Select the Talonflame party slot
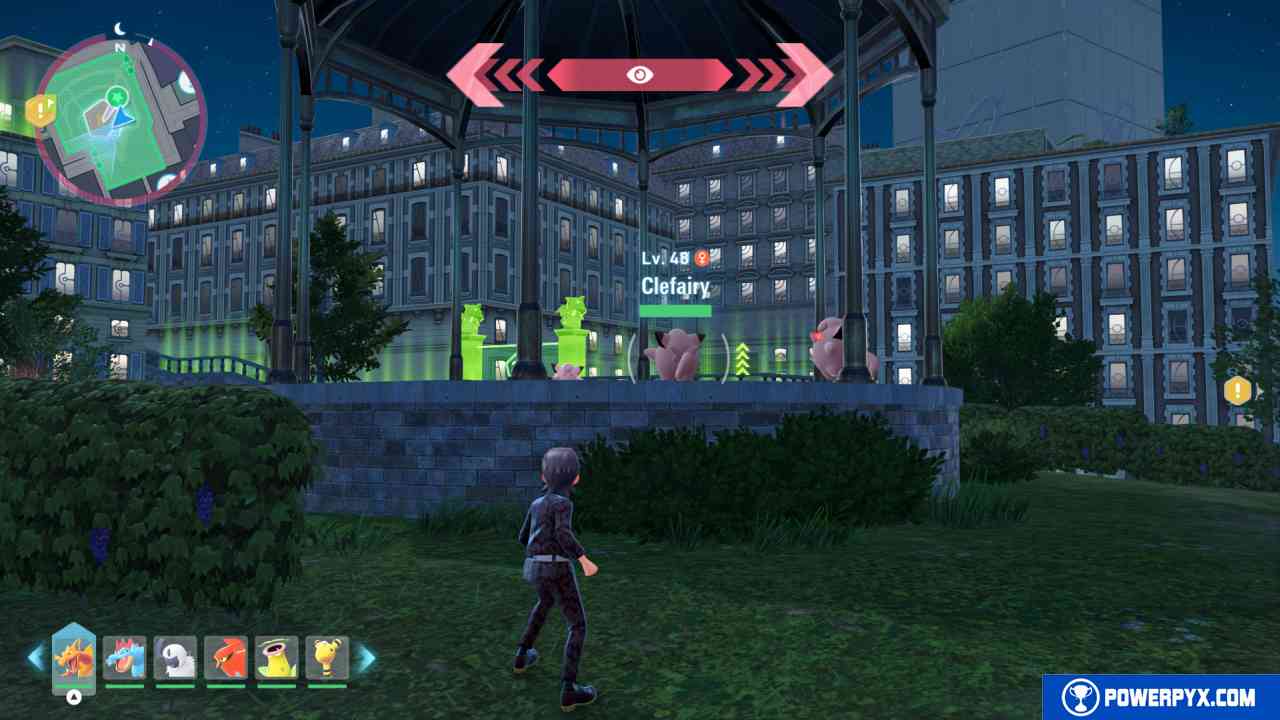The height and width of the screenshot is (720, 1280). pos(226,657)
